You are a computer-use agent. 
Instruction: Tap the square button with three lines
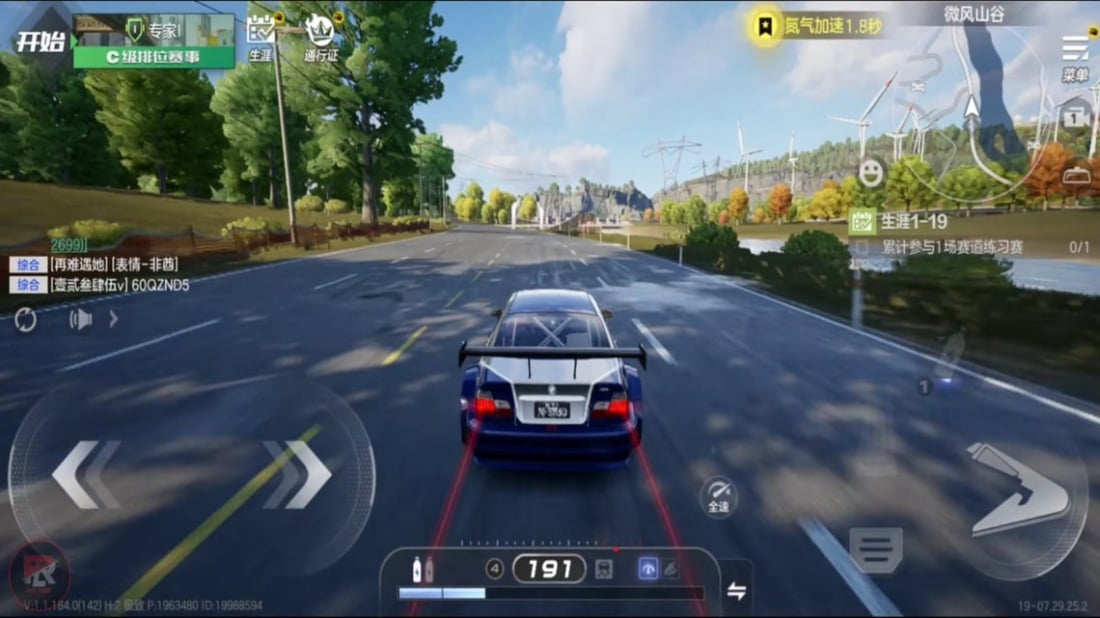tap(876, 550)
